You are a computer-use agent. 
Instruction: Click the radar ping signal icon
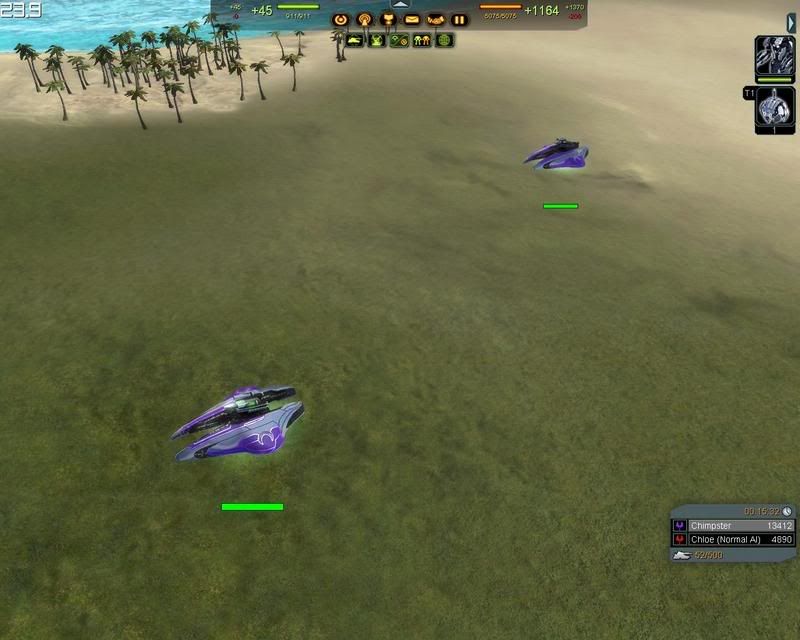364,19
